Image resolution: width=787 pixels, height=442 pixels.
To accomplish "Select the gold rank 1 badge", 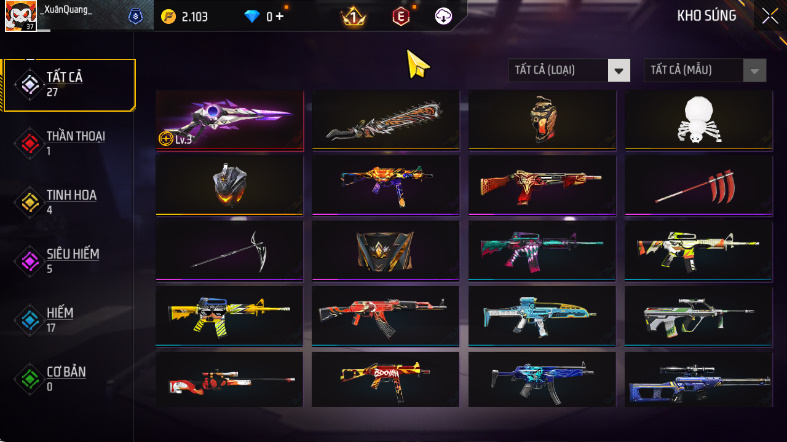I will 353,16.
